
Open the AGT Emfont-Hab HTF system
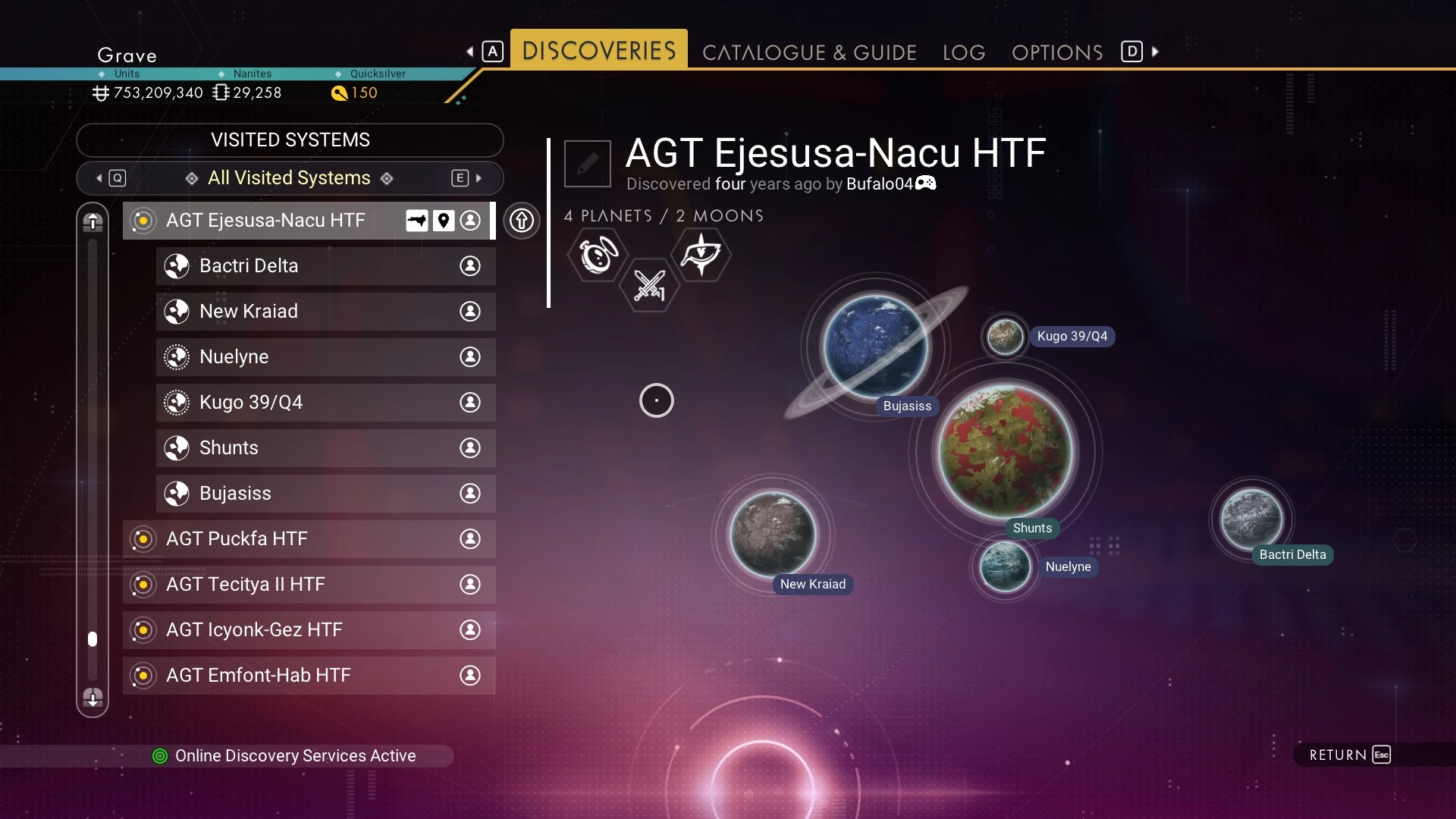coord(259,676)
